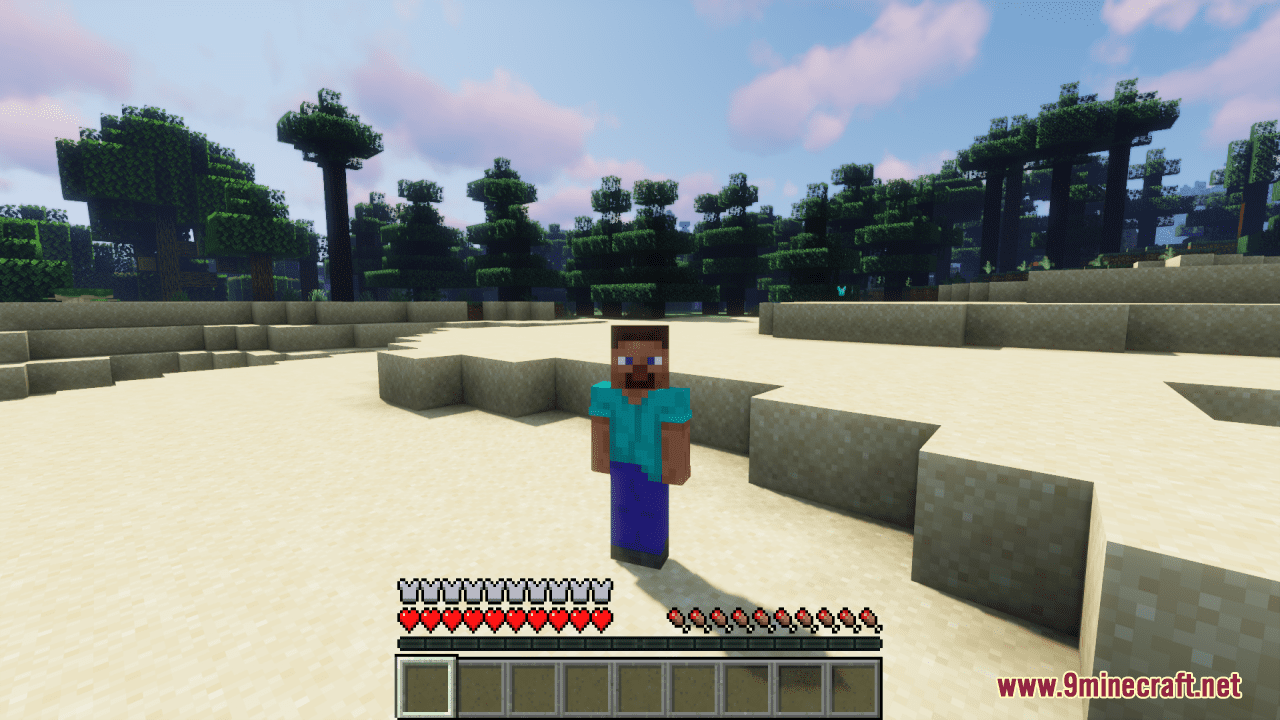Click the leftmost heart in the health bar
1280x720 pixels.
[x=409, y=618]
